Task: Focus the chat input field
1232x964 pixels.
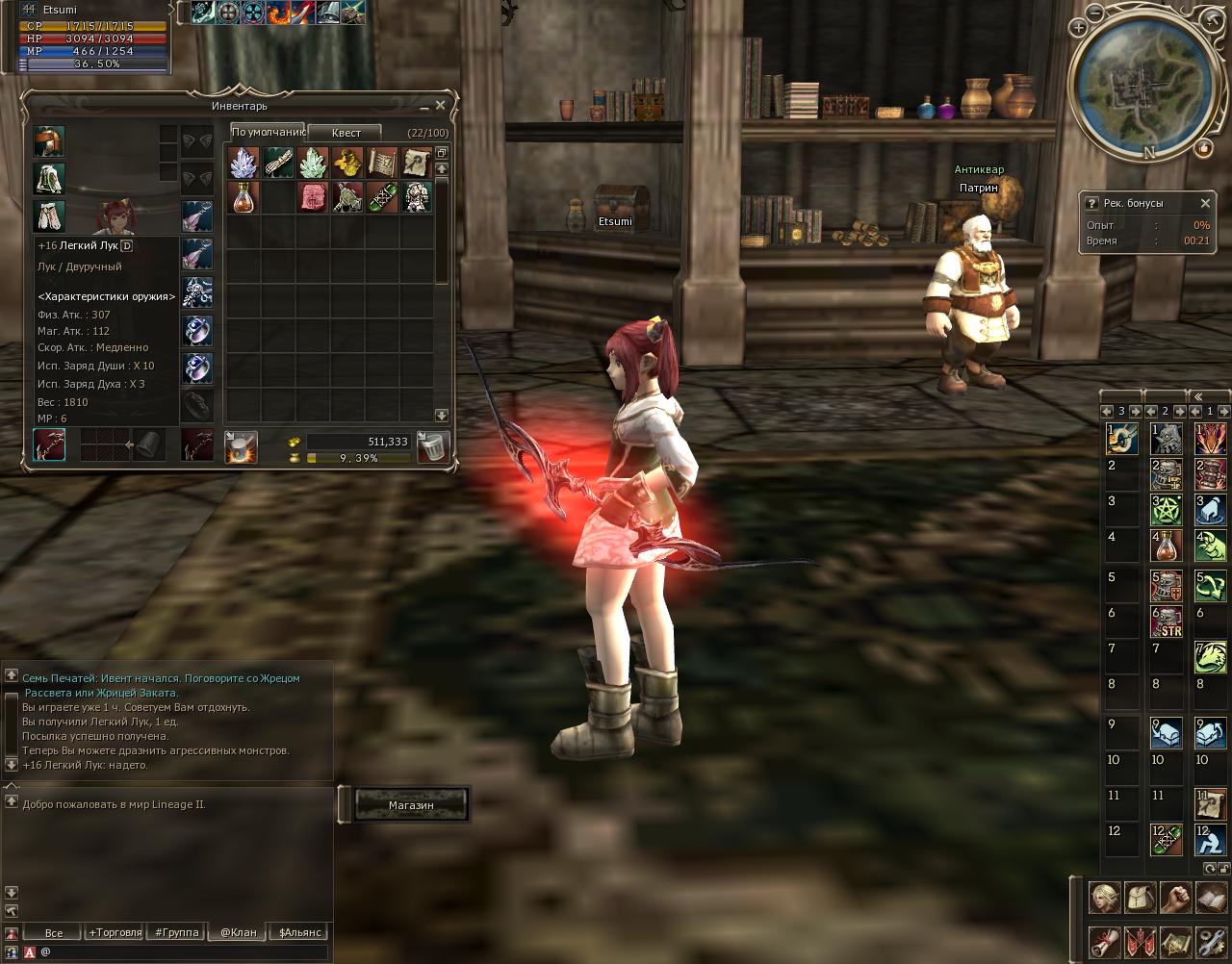Action: tap(183, 951)
